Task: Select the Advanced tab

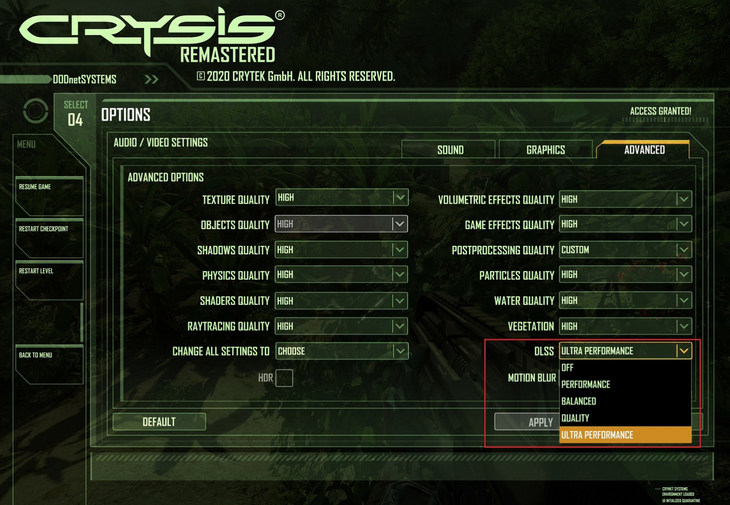Action: (644, 150)
